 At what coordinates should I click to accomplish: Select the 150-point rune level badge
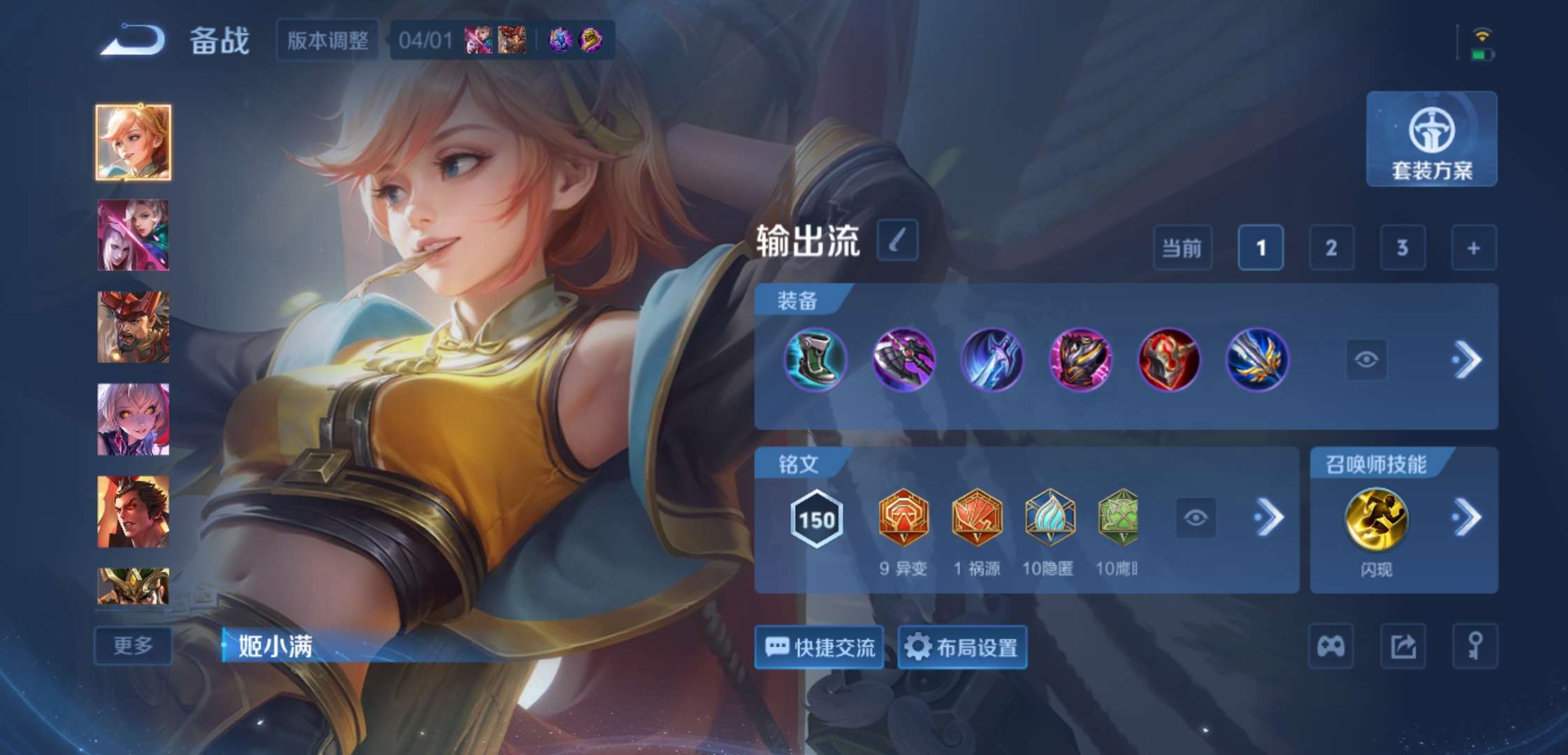coord(816,518)
